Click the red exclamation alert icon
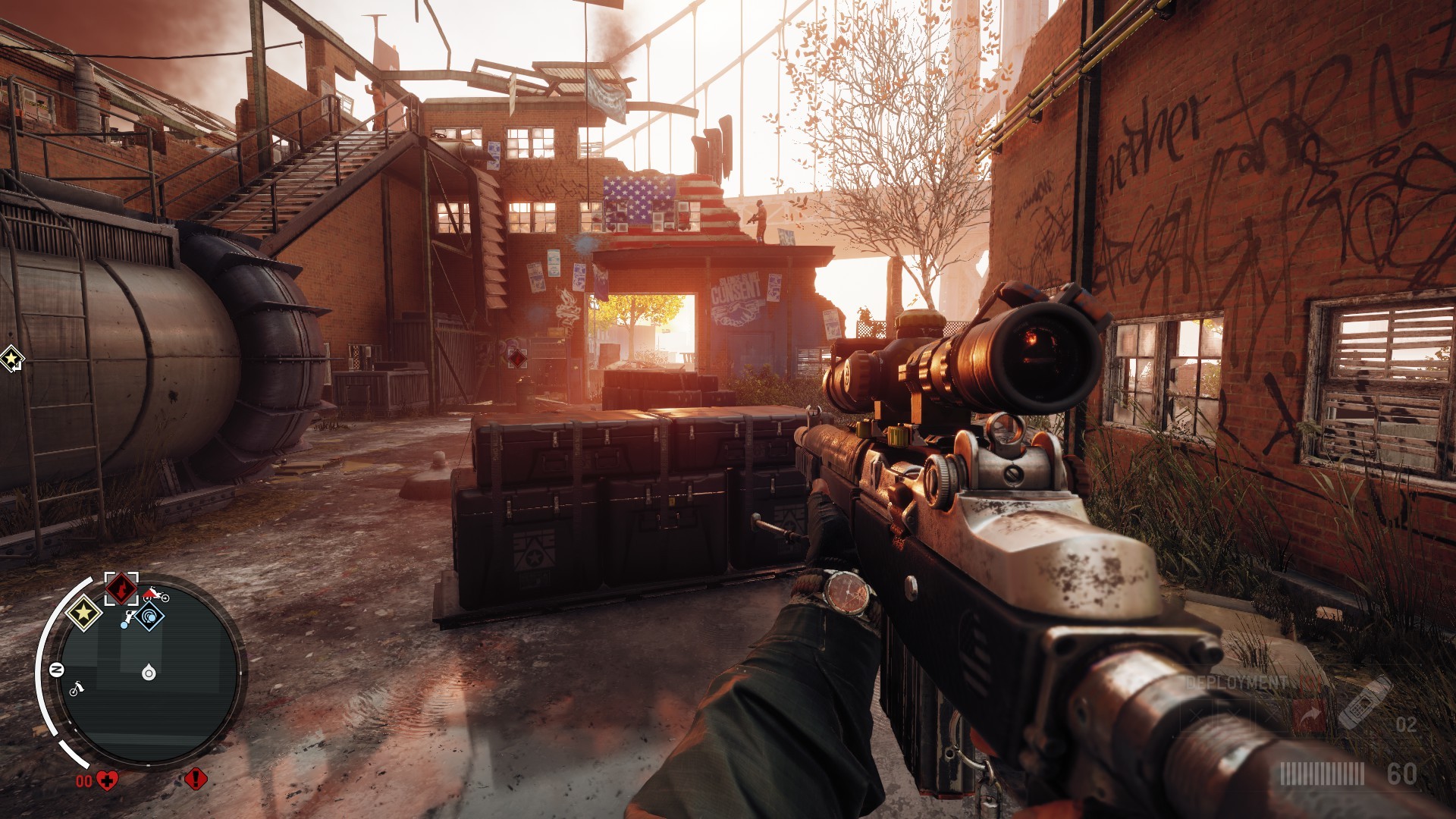The height and width of the screenshot is (819, 1456). [195, 779]
